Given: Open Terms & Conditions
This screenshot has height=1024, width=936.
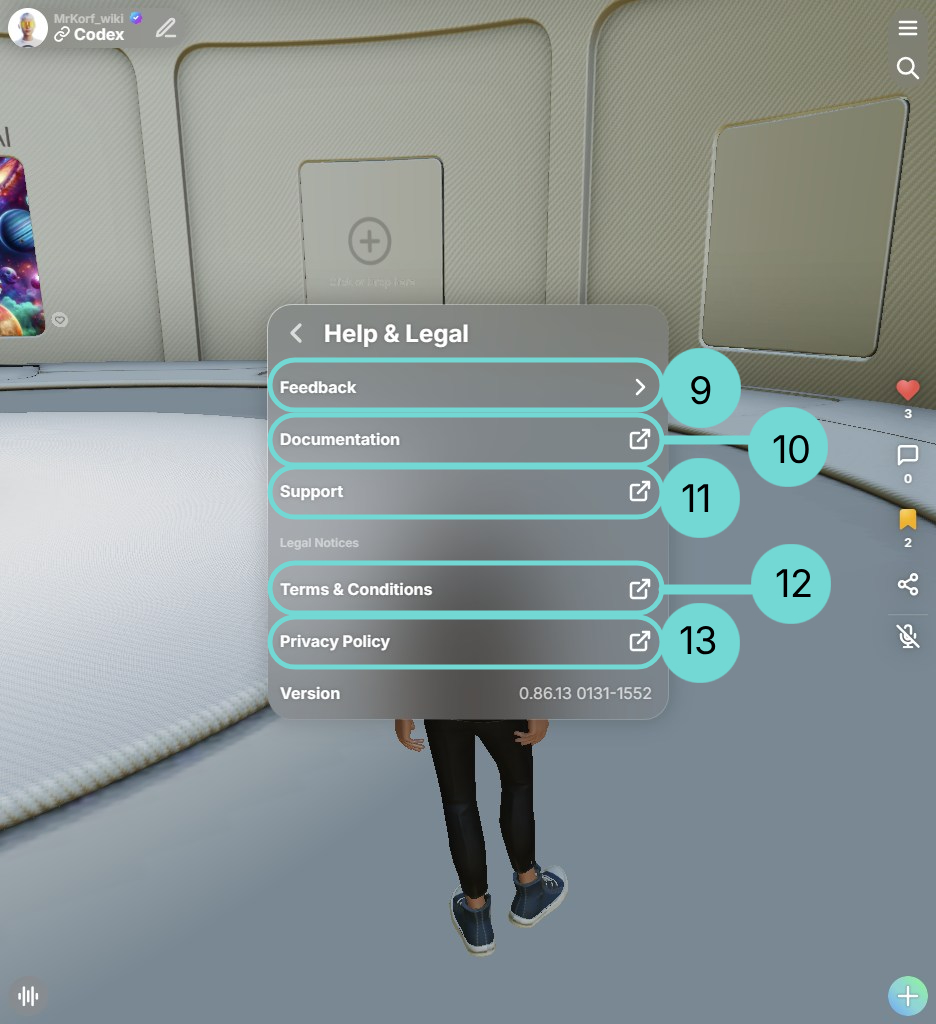Looking at the screenshot, I should coord(465,589).
